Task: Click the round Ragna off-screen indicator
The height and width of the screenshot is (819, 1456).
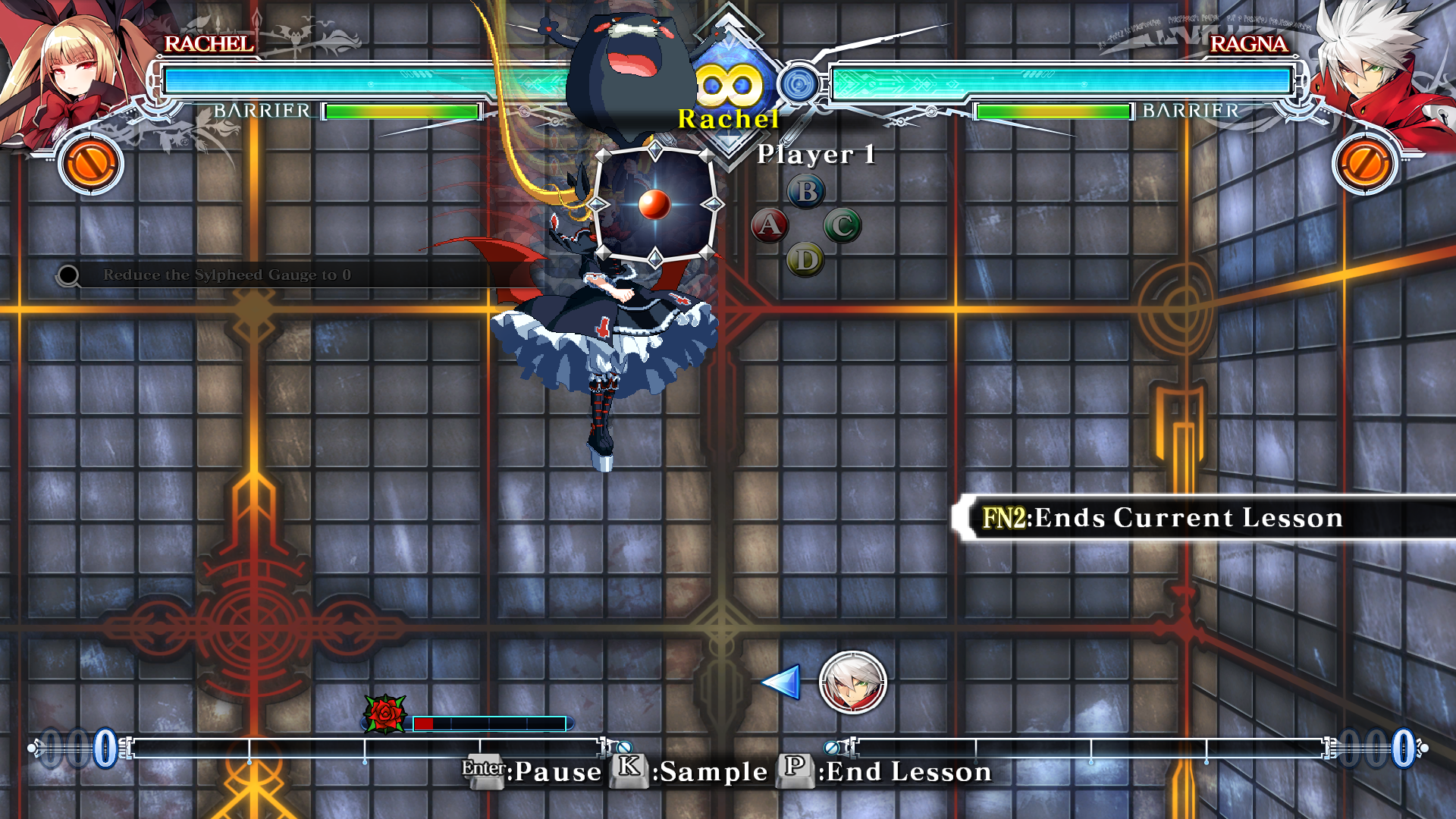Action: (852, 682)
